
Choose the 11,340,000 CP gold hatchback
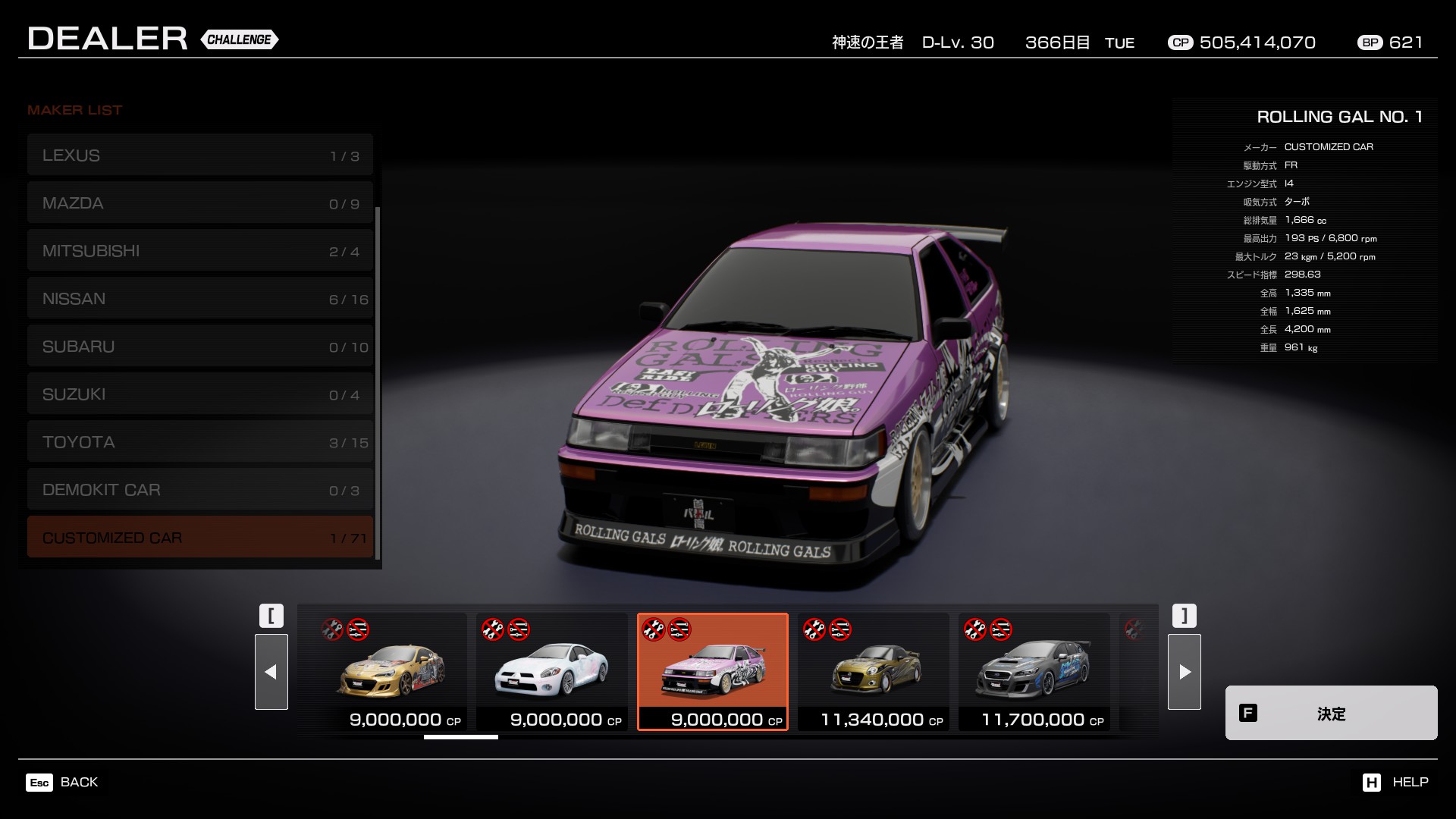pyautogui.click(x=874, y=672)
